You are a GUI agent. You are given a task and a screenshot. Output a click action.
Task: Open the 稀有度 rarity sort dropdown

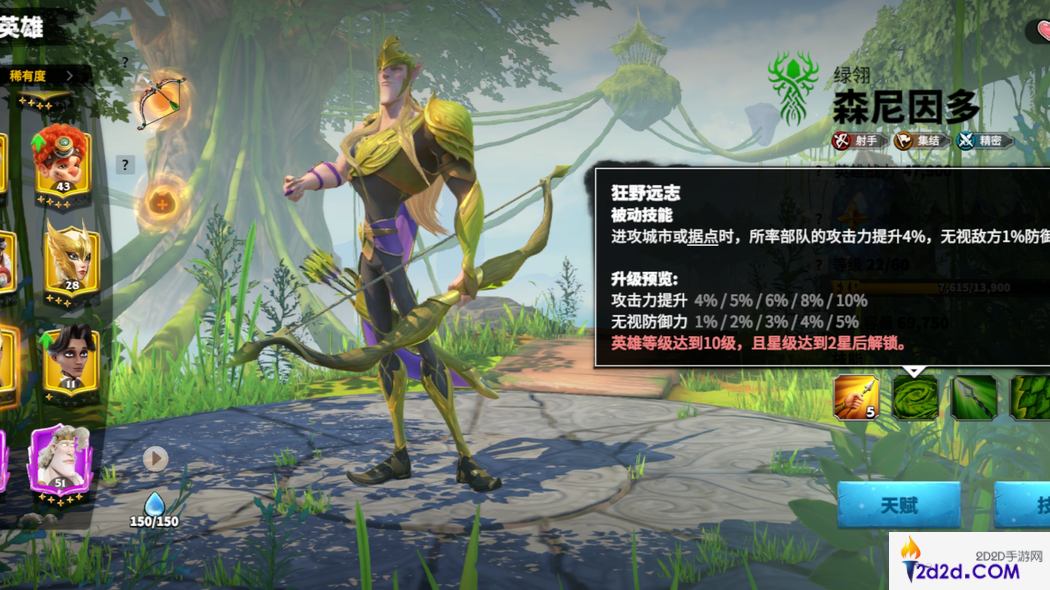pyautogui.click(x=42, y=75)
